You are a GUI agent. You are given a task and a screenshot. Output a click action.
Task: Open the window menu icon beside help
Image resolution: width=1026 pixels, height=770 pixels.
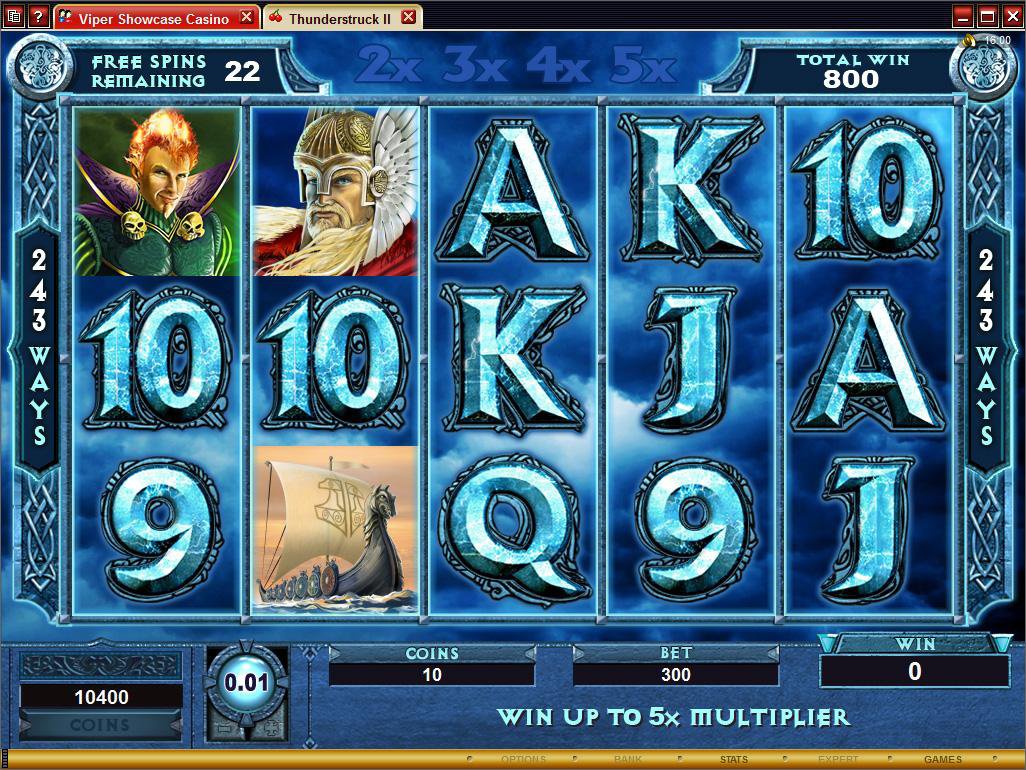14,17
